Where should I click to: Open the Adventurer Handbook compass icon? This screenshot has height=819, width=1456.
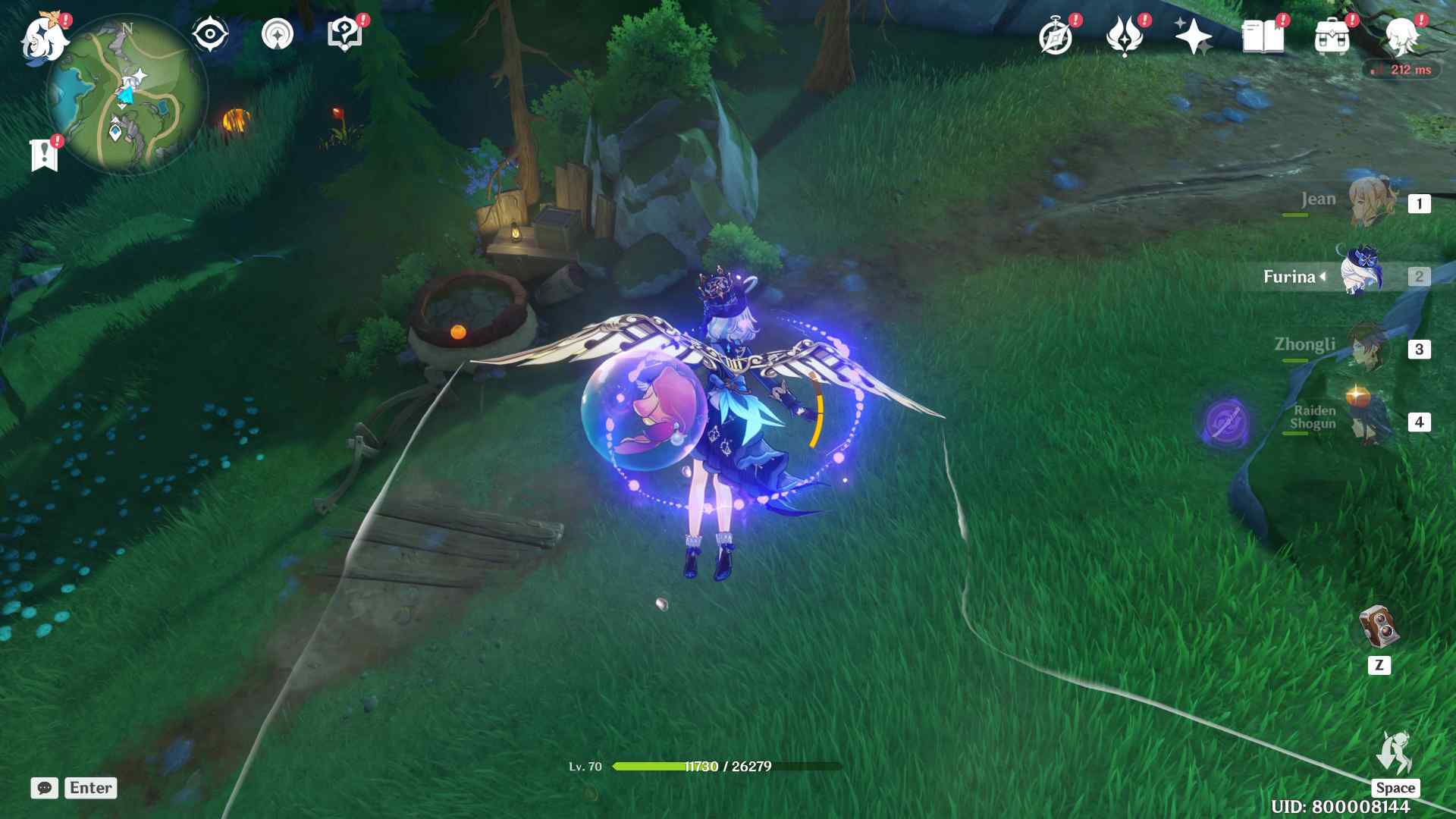[x=1056, y=37]
